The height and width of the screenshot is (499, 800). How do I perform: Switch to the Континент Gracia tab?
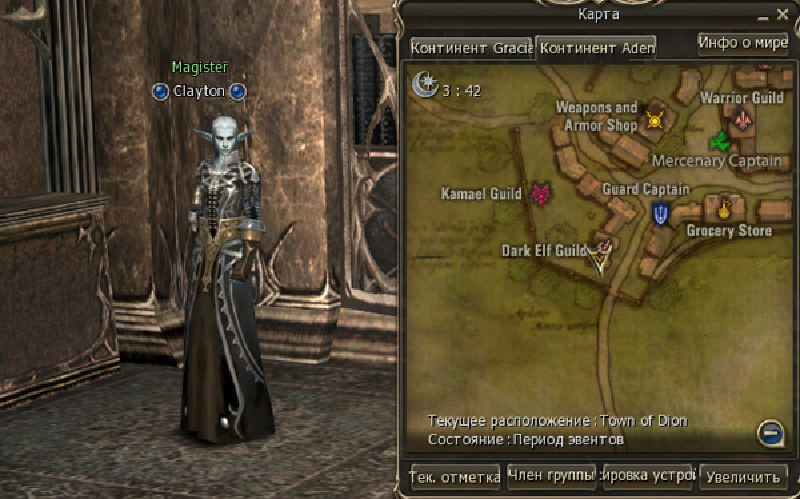[470, 48]
